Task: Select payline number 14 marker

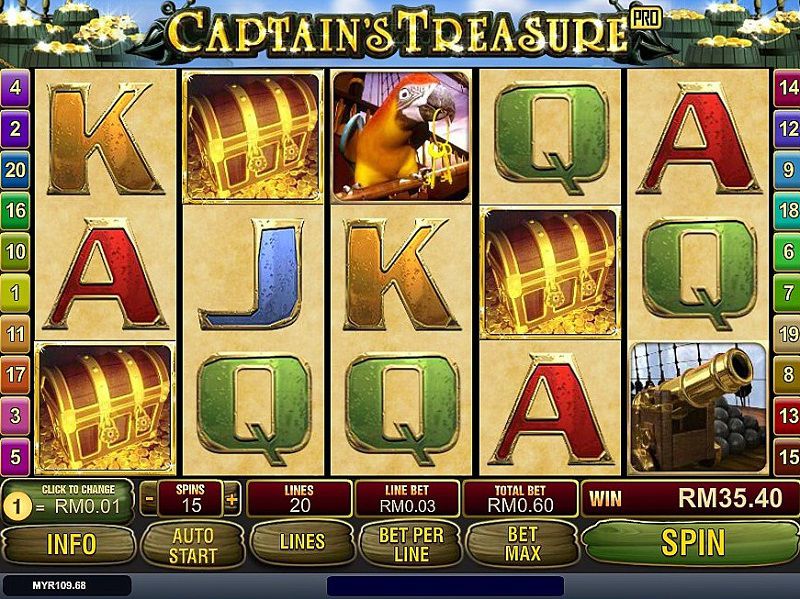Action: point(786,87)
